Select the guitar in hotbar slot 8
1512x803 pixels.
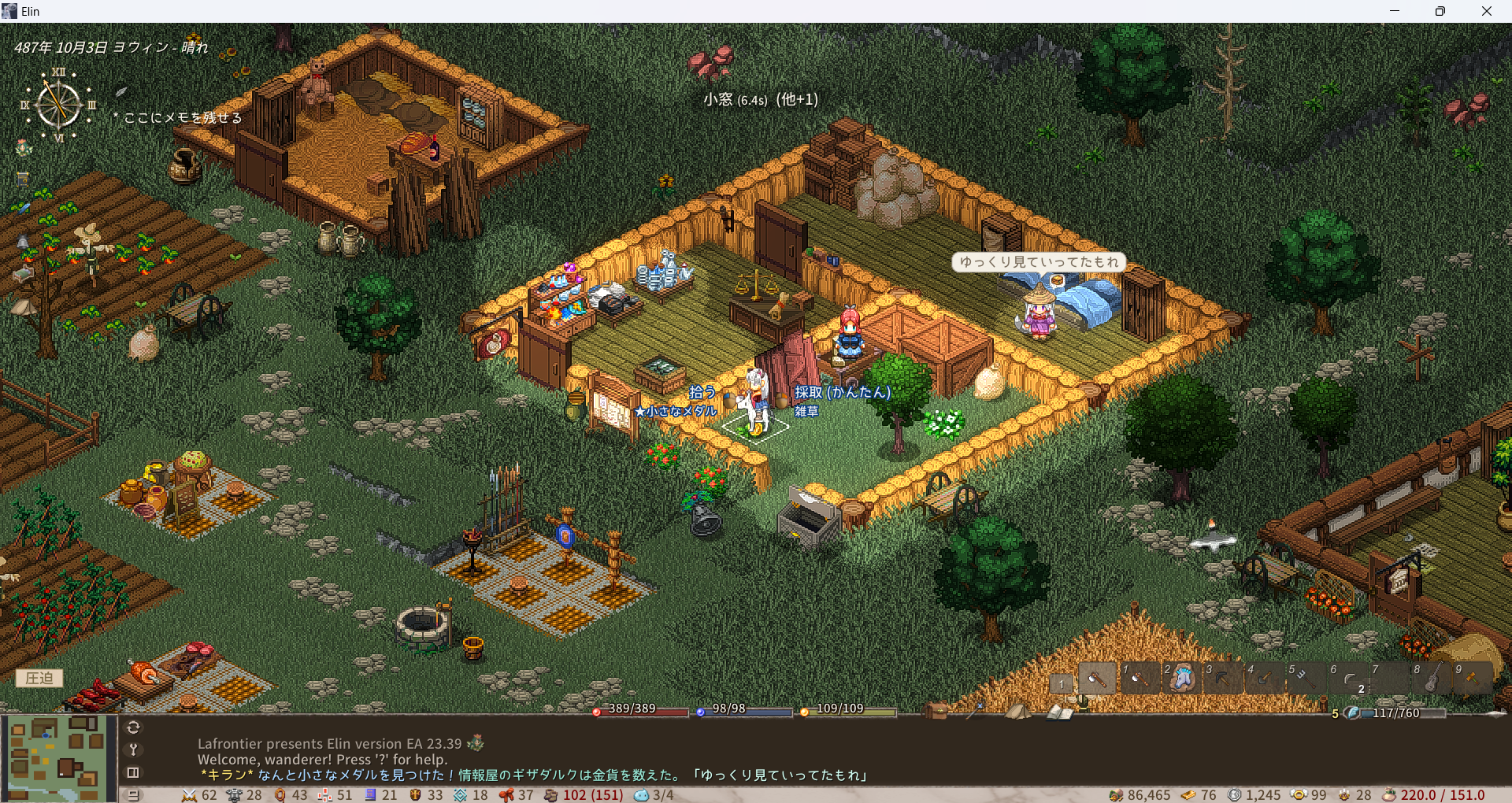coord(1432,678)
